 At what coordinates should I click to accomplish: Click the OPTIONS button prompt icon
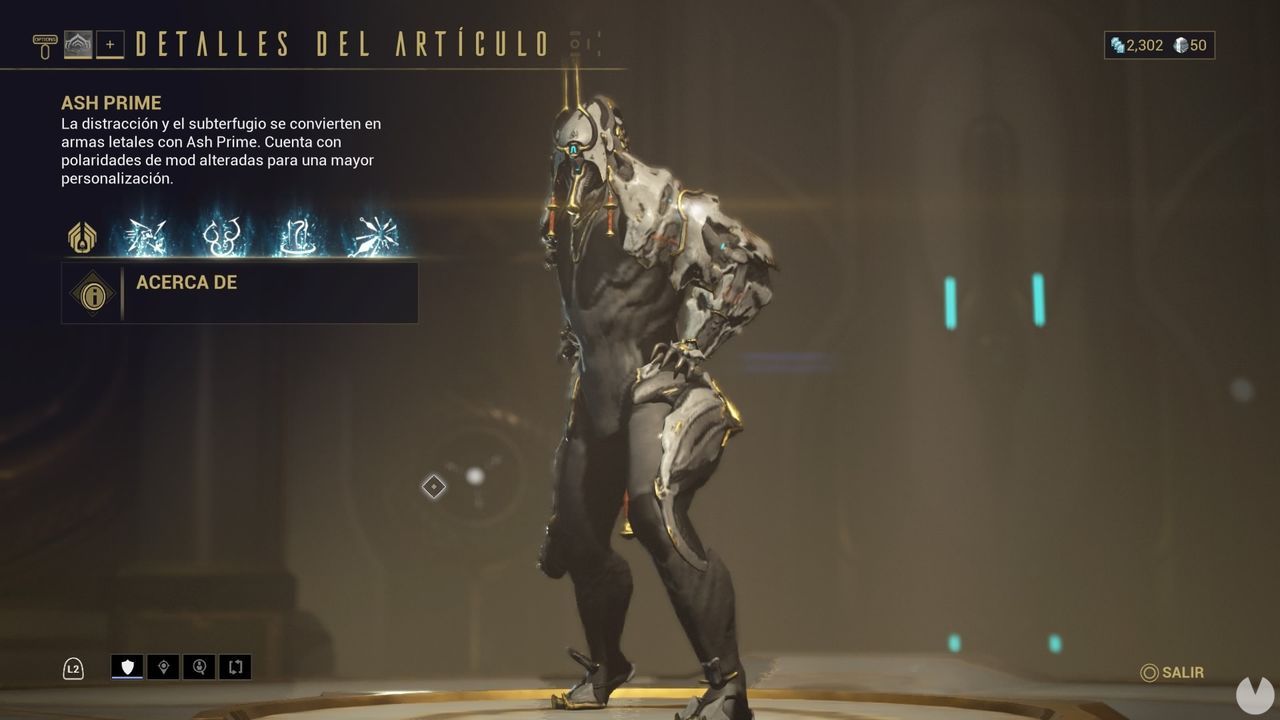pyautogui.click(x=45, y=45)
